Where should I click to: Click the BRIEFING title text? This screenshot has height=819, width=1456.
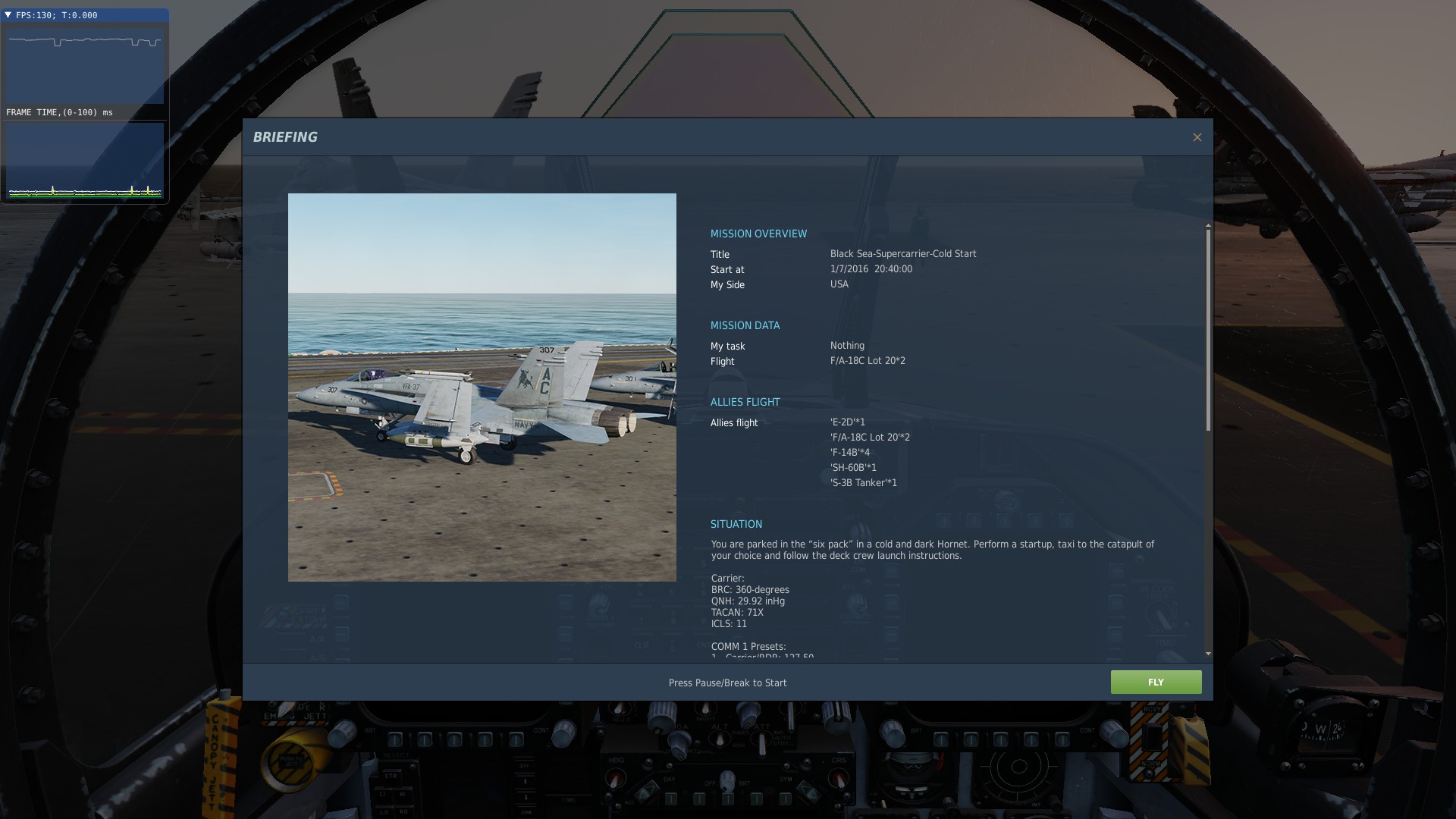click(285, 137)
